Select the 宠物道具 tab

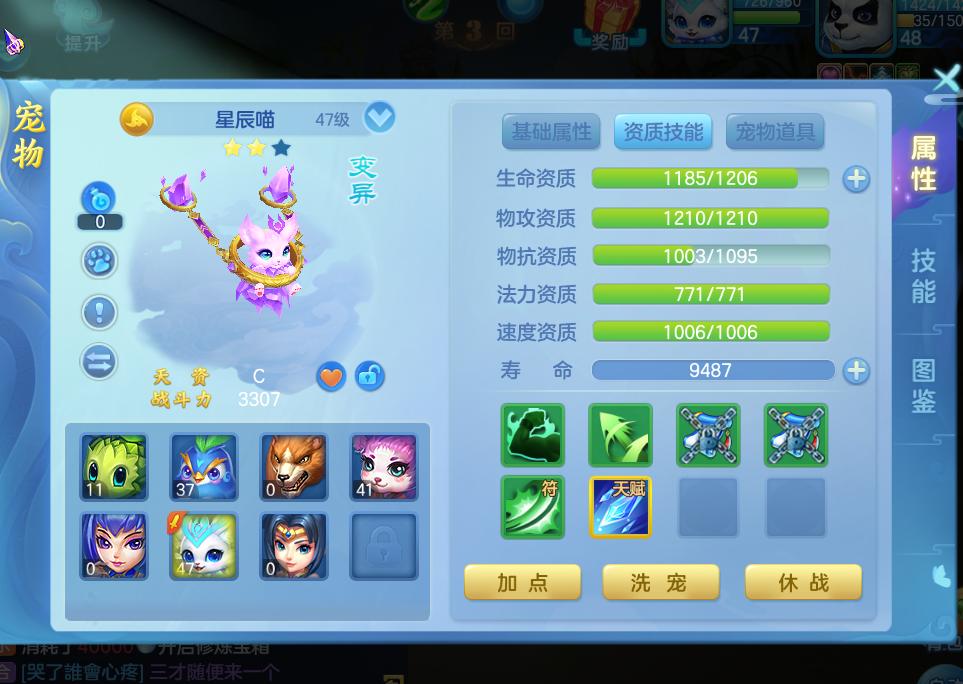775,131
